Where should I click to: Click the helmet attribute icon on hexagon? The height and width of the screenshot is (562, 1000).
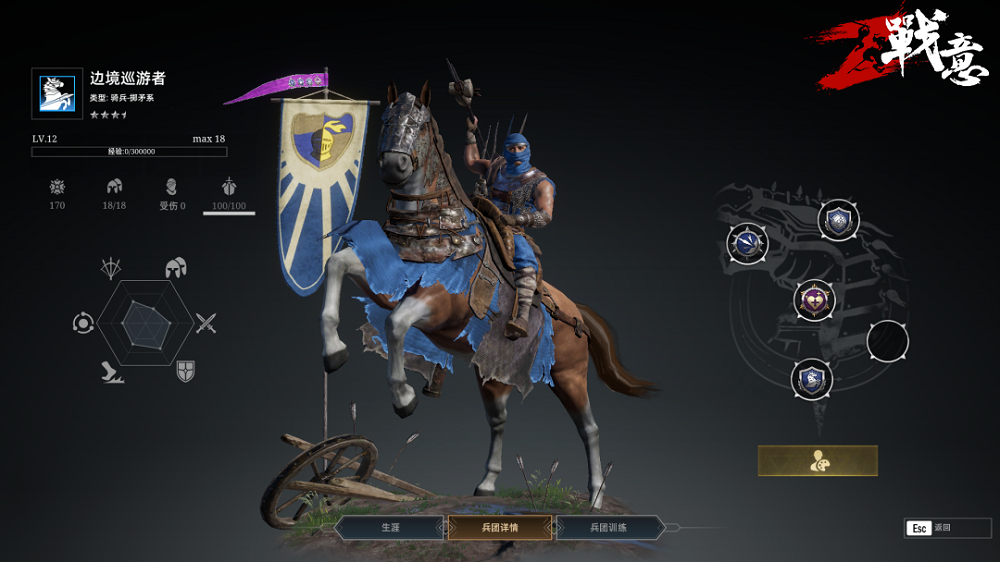click(177, 268)
